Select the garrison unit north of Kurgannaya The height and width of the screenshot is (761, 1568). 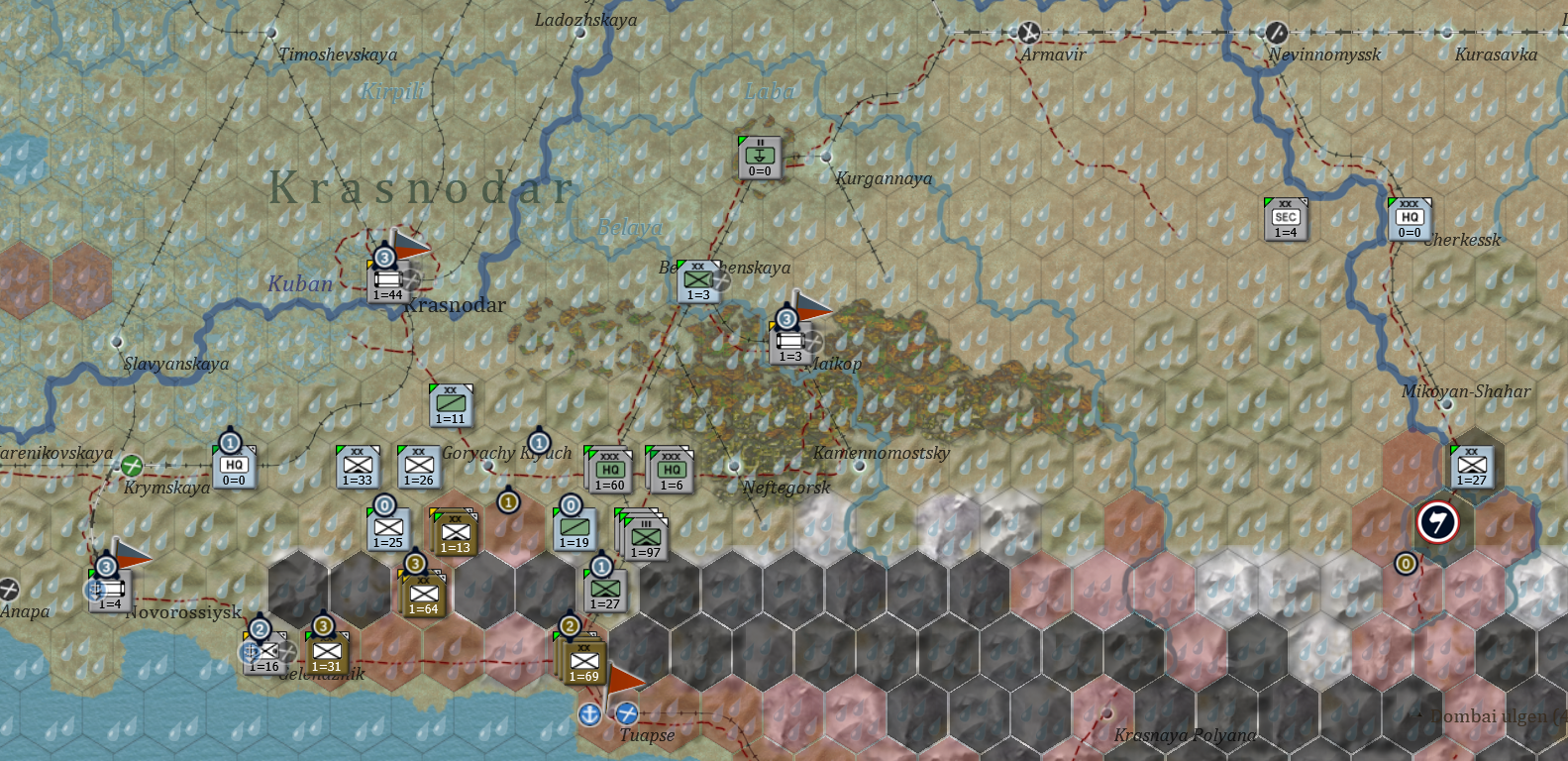pos(758,155)
